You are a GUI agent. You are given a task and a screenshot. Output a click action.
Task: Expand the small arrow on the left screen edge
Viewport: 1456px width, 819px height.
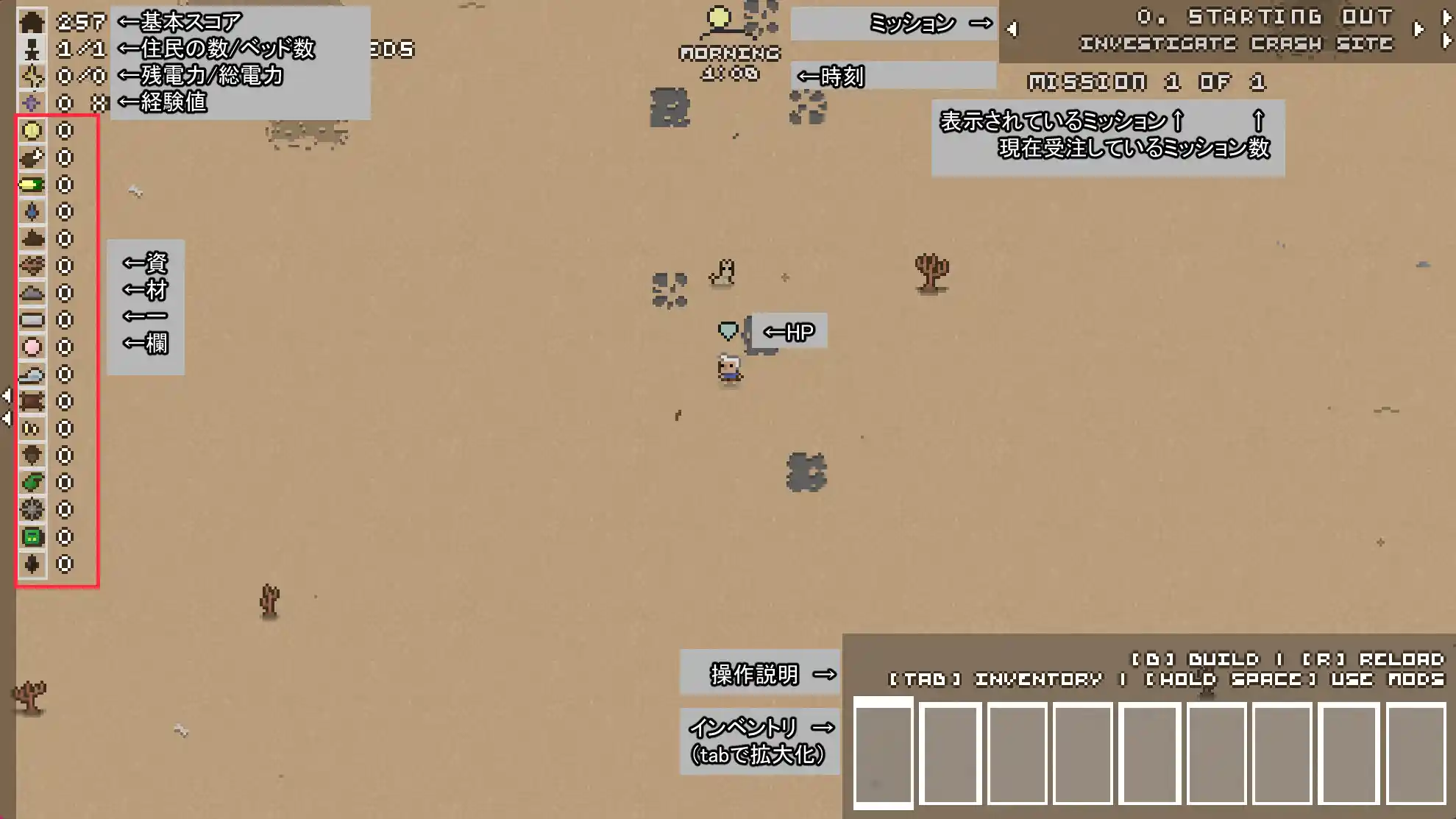coord(7,395)
